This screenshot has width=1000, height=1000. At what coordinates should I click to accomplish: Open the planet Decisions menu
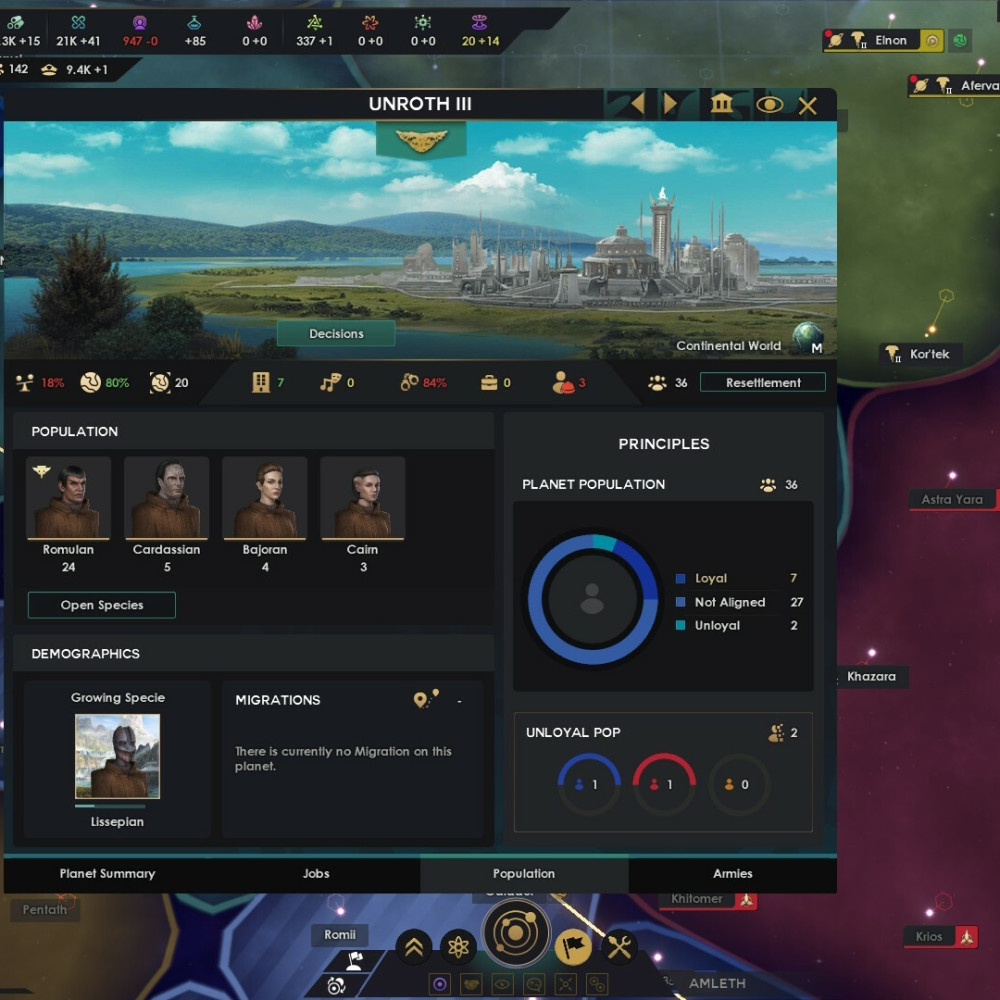coord(336,334)
